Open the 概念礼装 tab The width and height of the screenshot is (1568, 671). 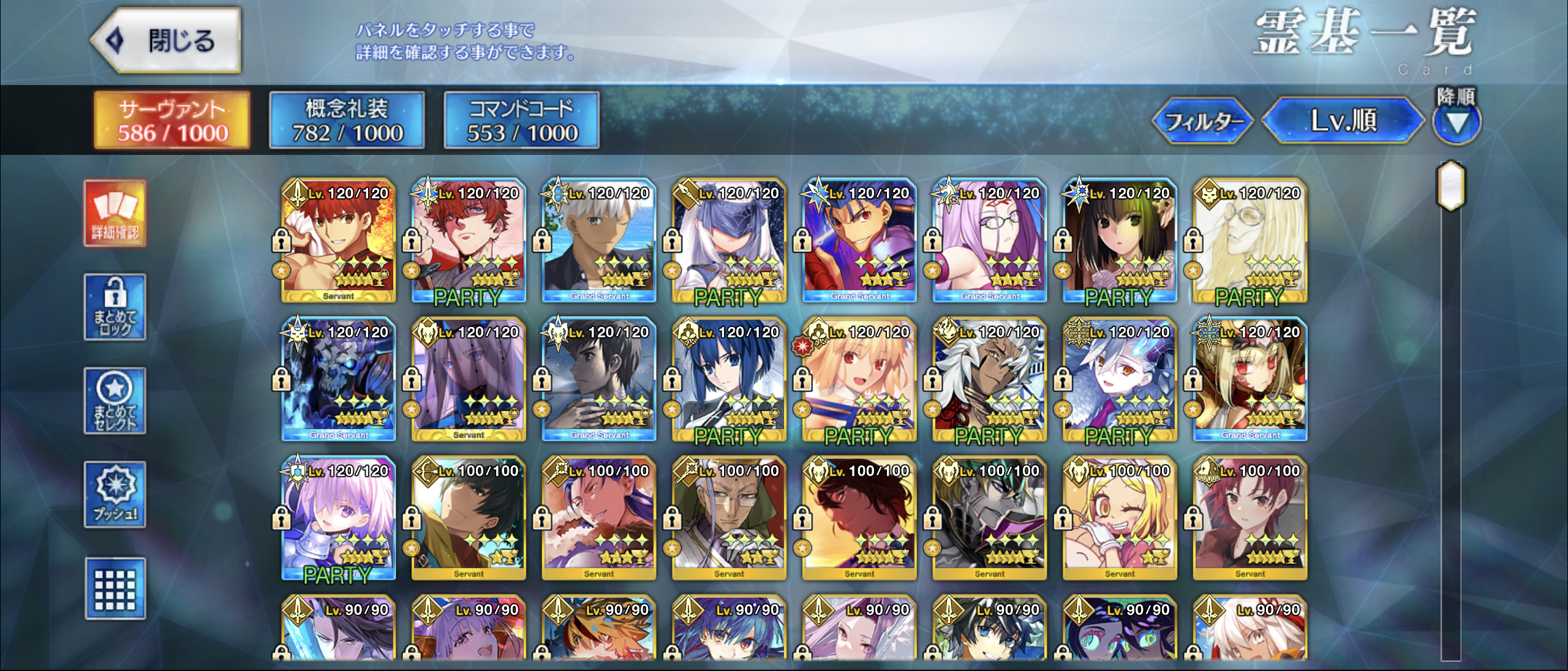(x=347, y=120)
